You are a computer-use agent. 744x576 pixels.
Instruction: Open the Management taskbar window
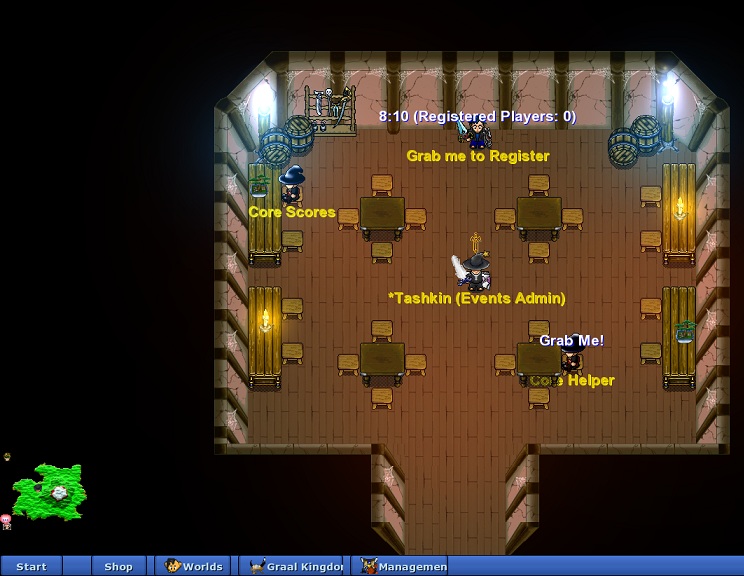[x=404, y=566]
